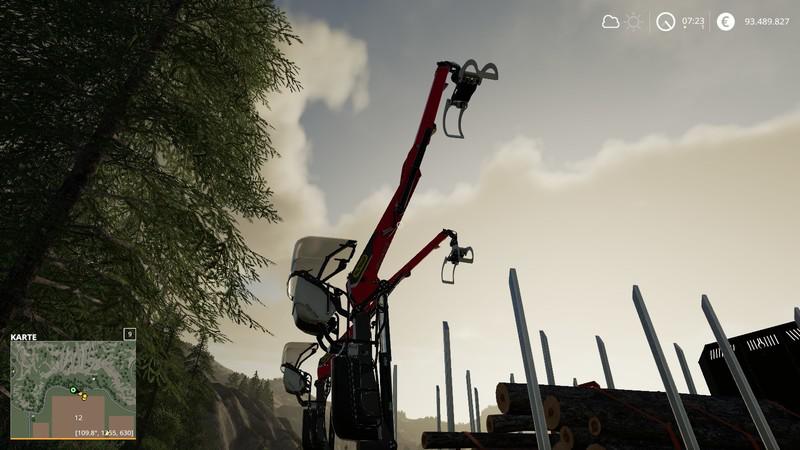Click the cloud weather icon

610,21
